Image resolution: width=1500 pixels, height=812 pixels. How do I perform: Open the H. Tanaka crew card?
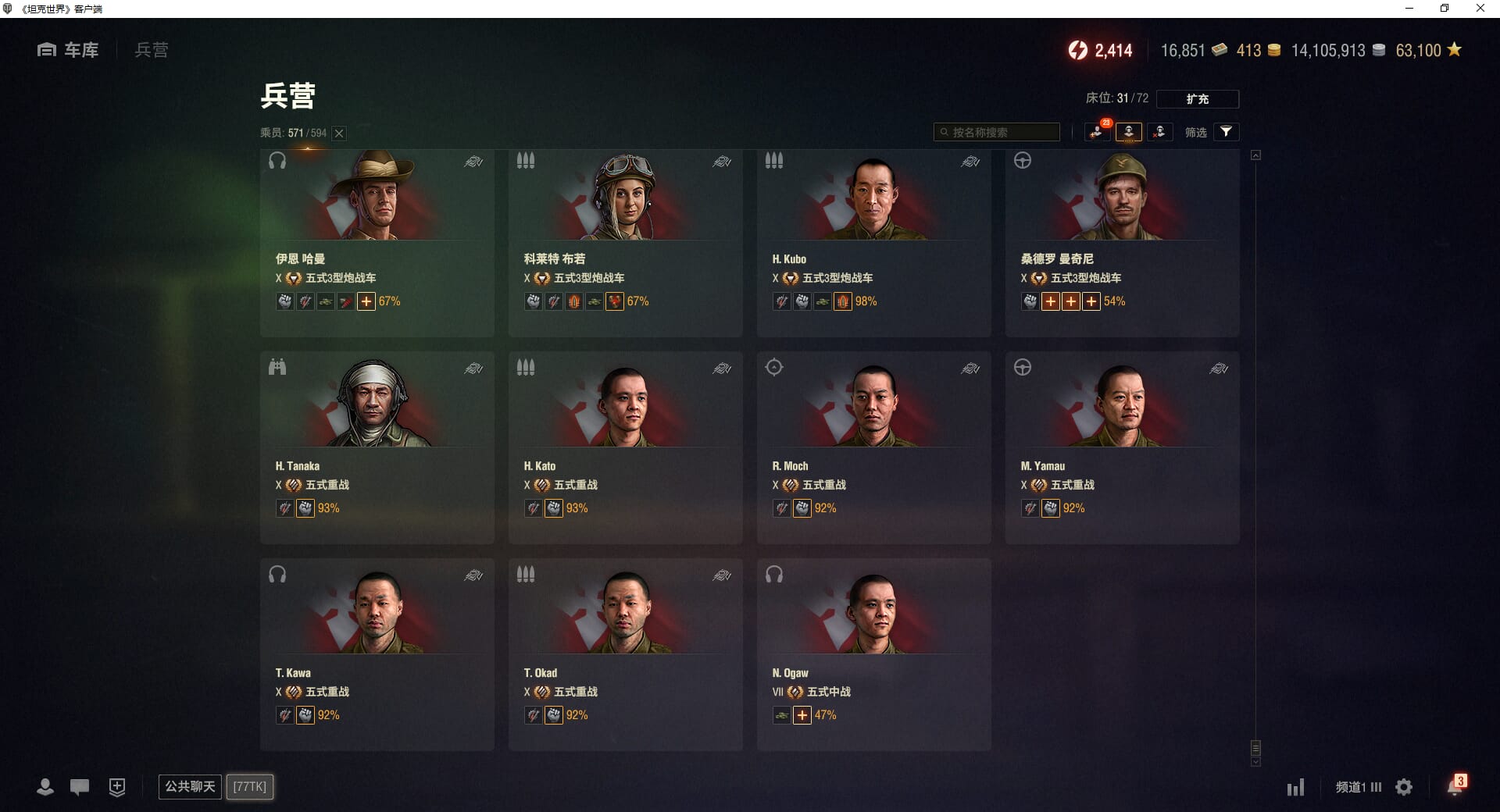tap(377, 447)
